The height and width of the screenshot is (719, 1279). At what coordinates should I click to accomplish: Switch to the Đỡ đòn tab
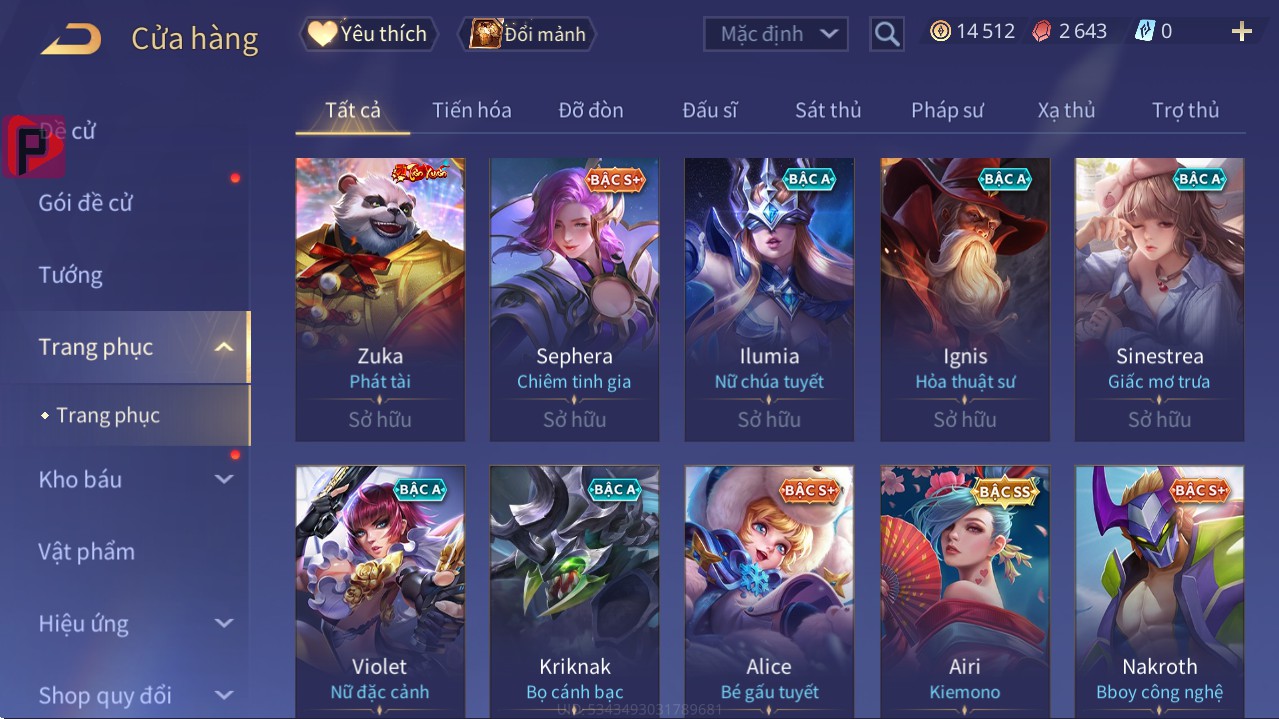[590, 110]
